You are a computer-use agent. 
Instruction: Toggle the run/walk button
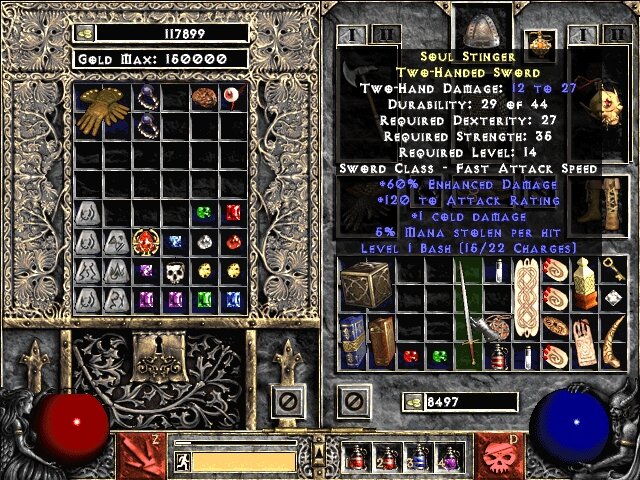[x=183, y=461]
